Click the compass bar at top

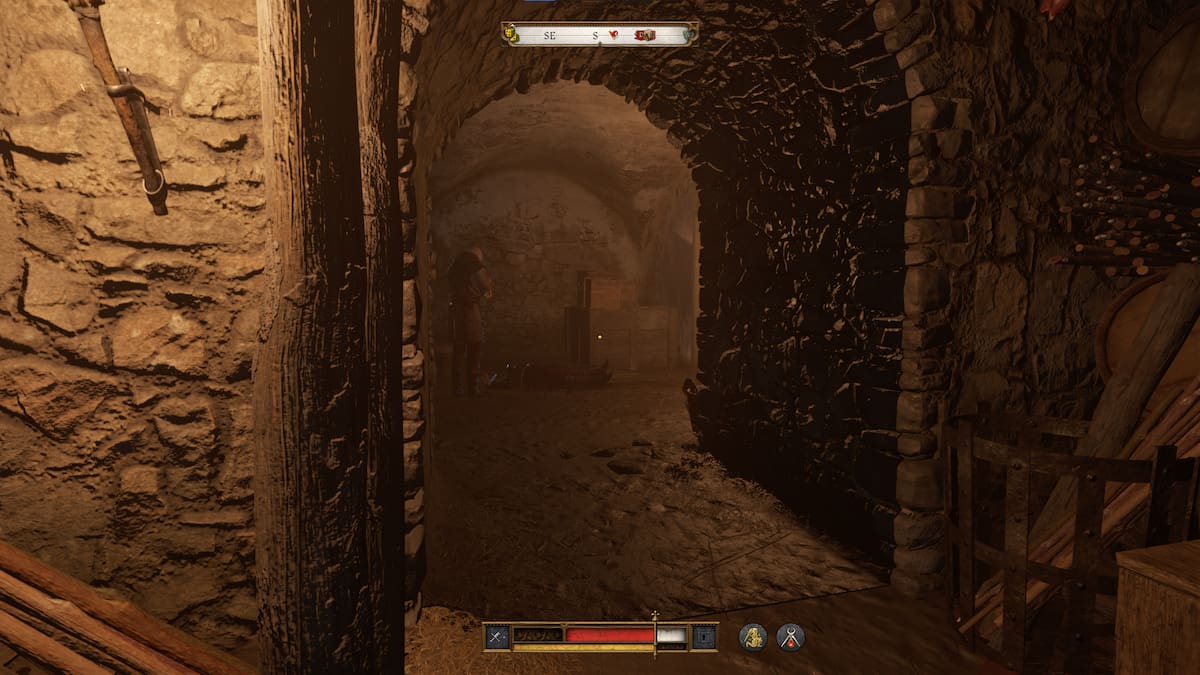point(599,34)
